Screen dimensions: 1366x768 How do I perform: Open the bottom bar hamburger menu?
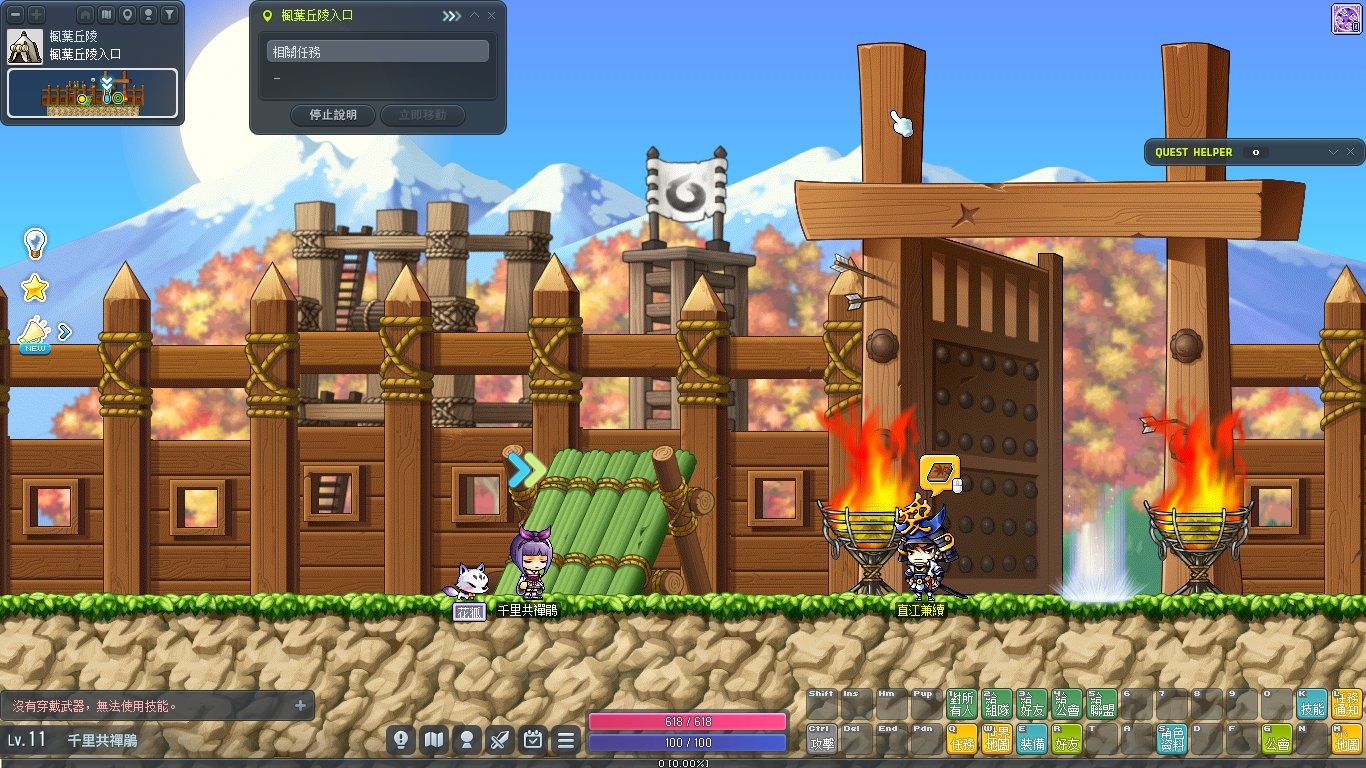[566, 740]
